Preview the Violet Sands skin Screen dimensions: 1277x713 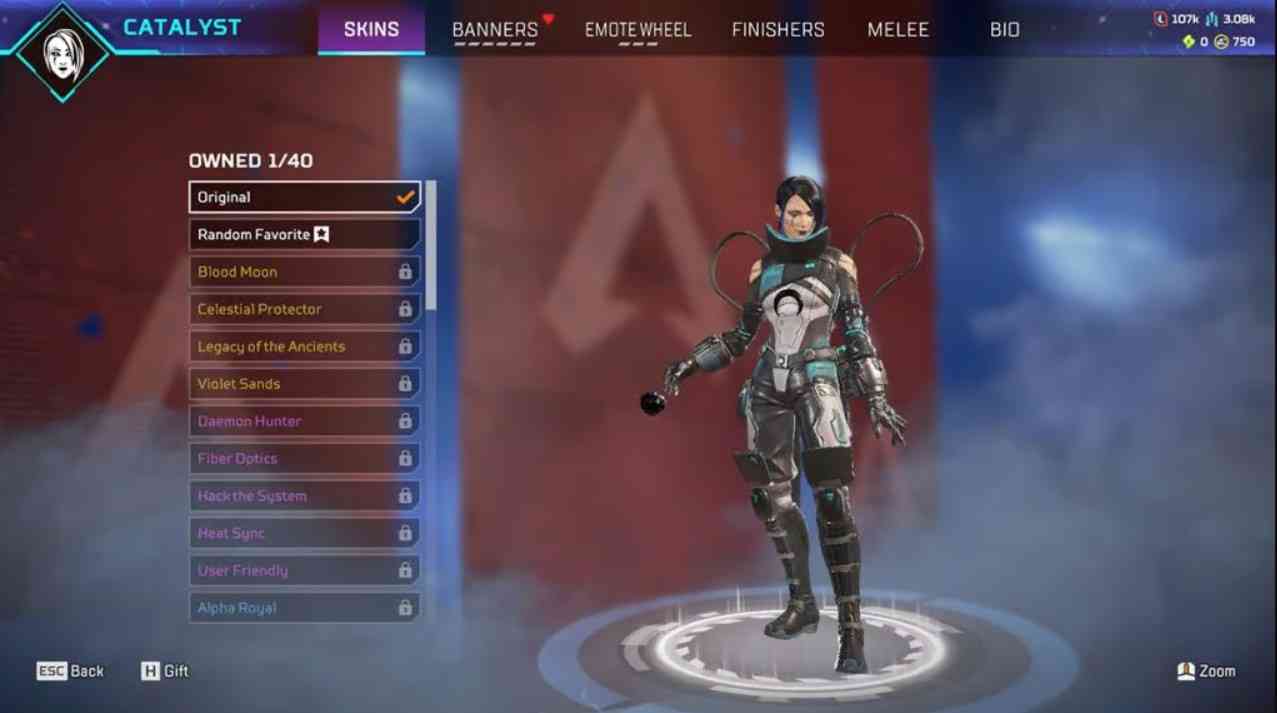click(304, 384)
